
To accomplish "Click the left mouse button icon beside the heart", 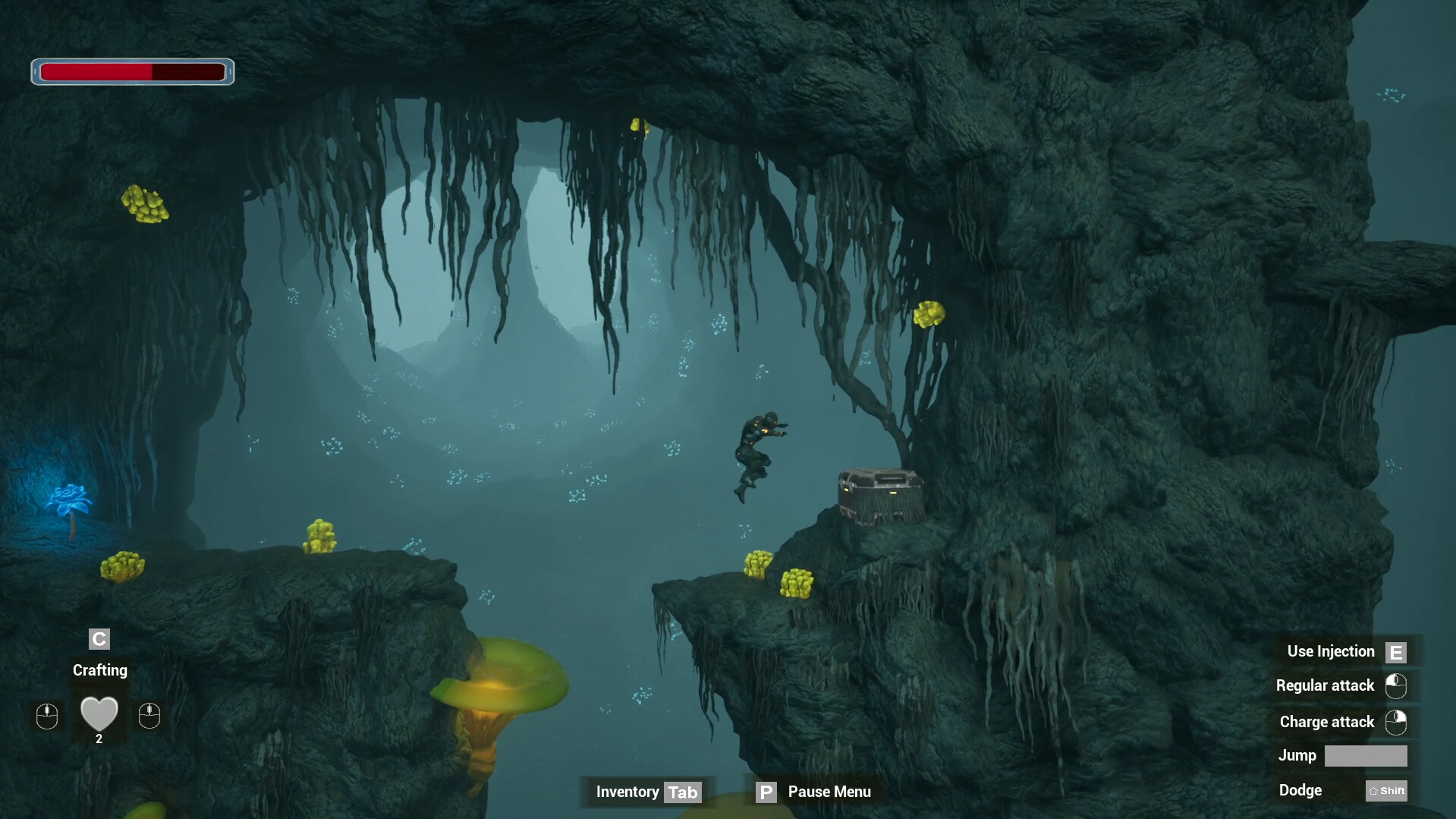I will pos(46,717).
